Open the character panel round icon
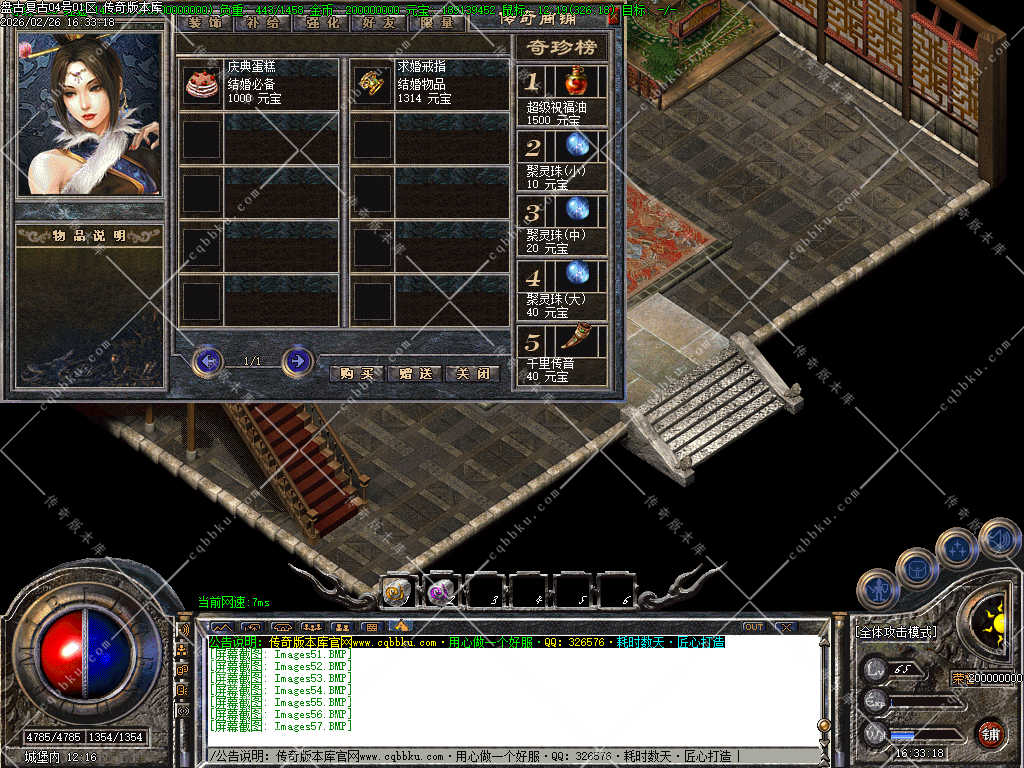The height and width of the screenshot is (768, 1024). (x=878, y=589)
